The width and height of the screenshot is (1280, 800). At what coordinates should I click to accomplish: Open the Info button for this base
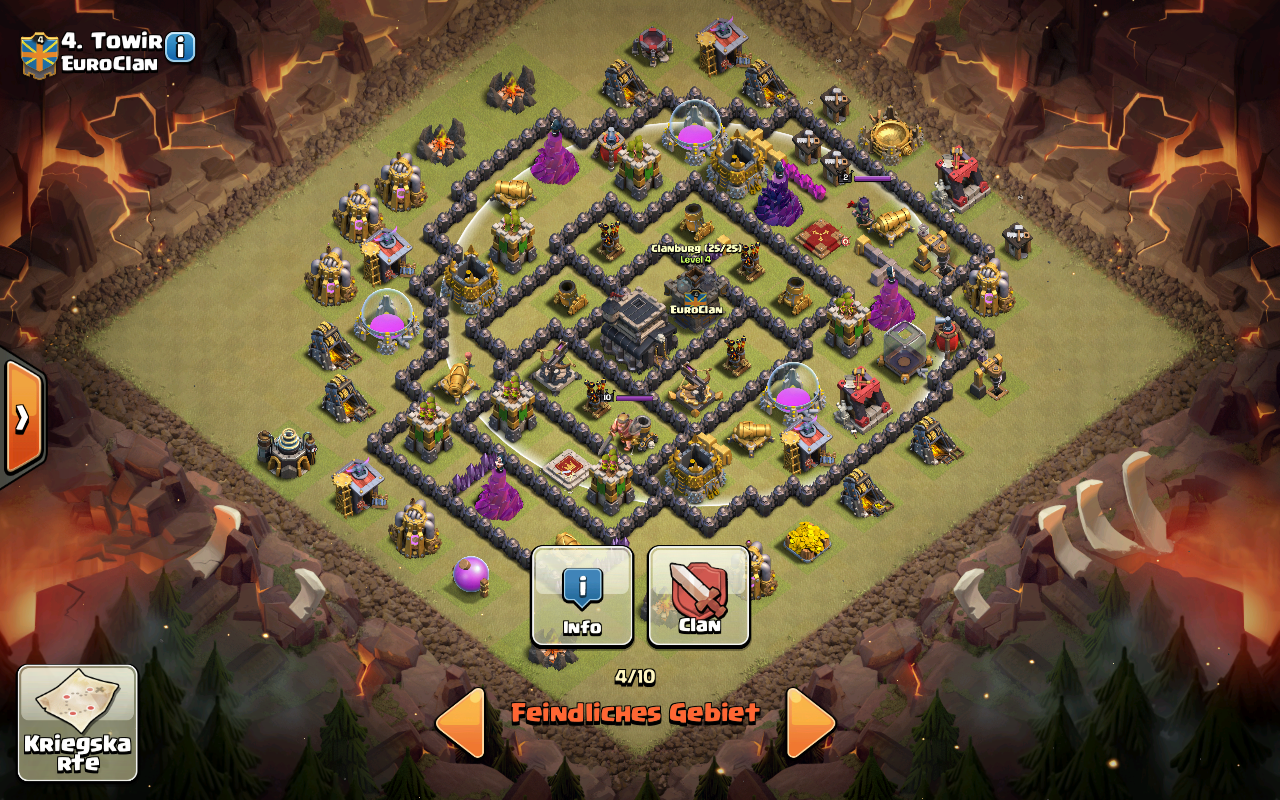pos(581,596)
